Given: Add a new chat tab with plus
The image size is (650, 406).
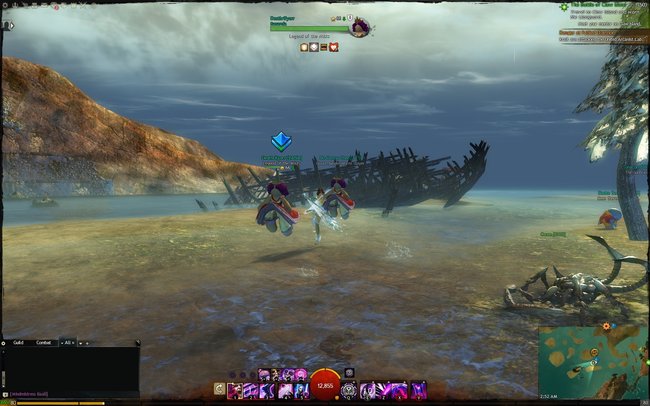Looking at the screenshot, I should 86,343.
